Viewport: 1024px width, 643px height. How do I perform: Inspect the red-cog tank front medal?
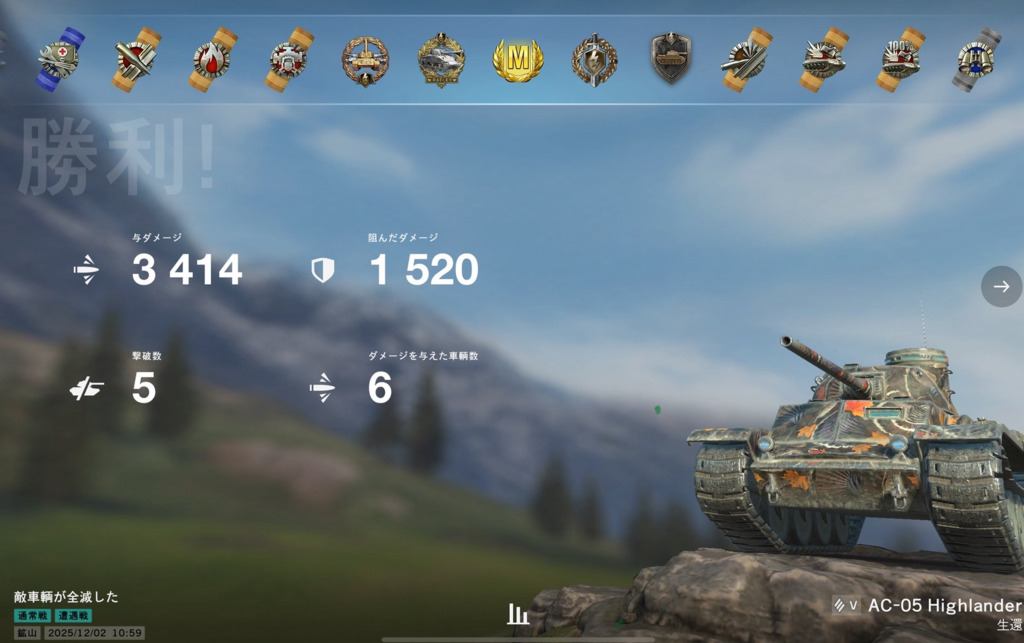[x=290, y=60]
